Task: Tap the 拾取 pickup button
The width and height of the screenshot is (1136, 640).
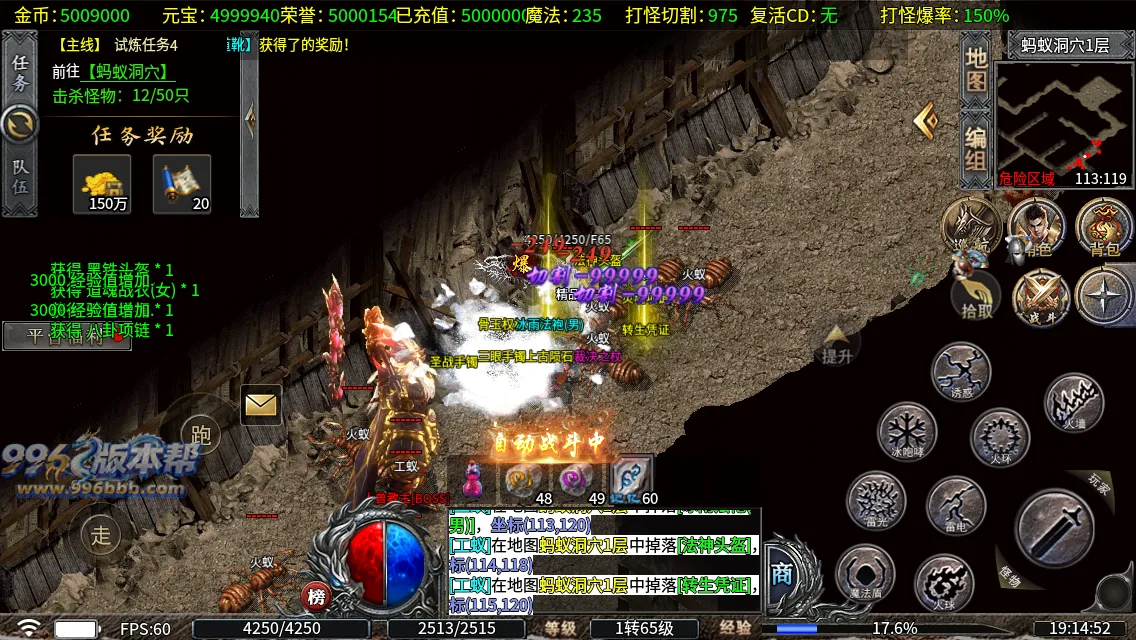Action: point(975,296)
